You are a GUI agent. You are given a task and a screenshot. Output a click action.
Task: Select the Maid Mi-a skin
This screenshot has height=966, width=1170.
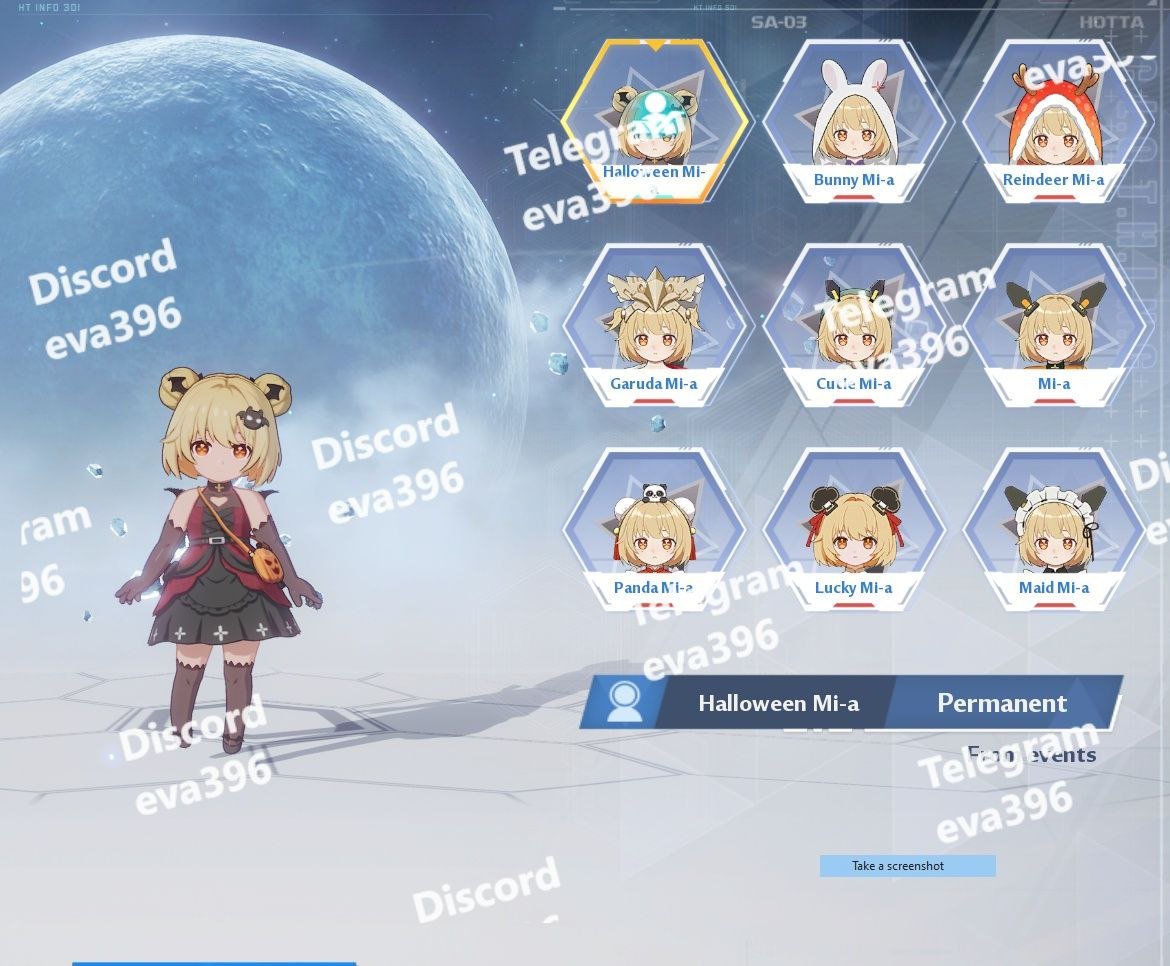pos(1053,530)
